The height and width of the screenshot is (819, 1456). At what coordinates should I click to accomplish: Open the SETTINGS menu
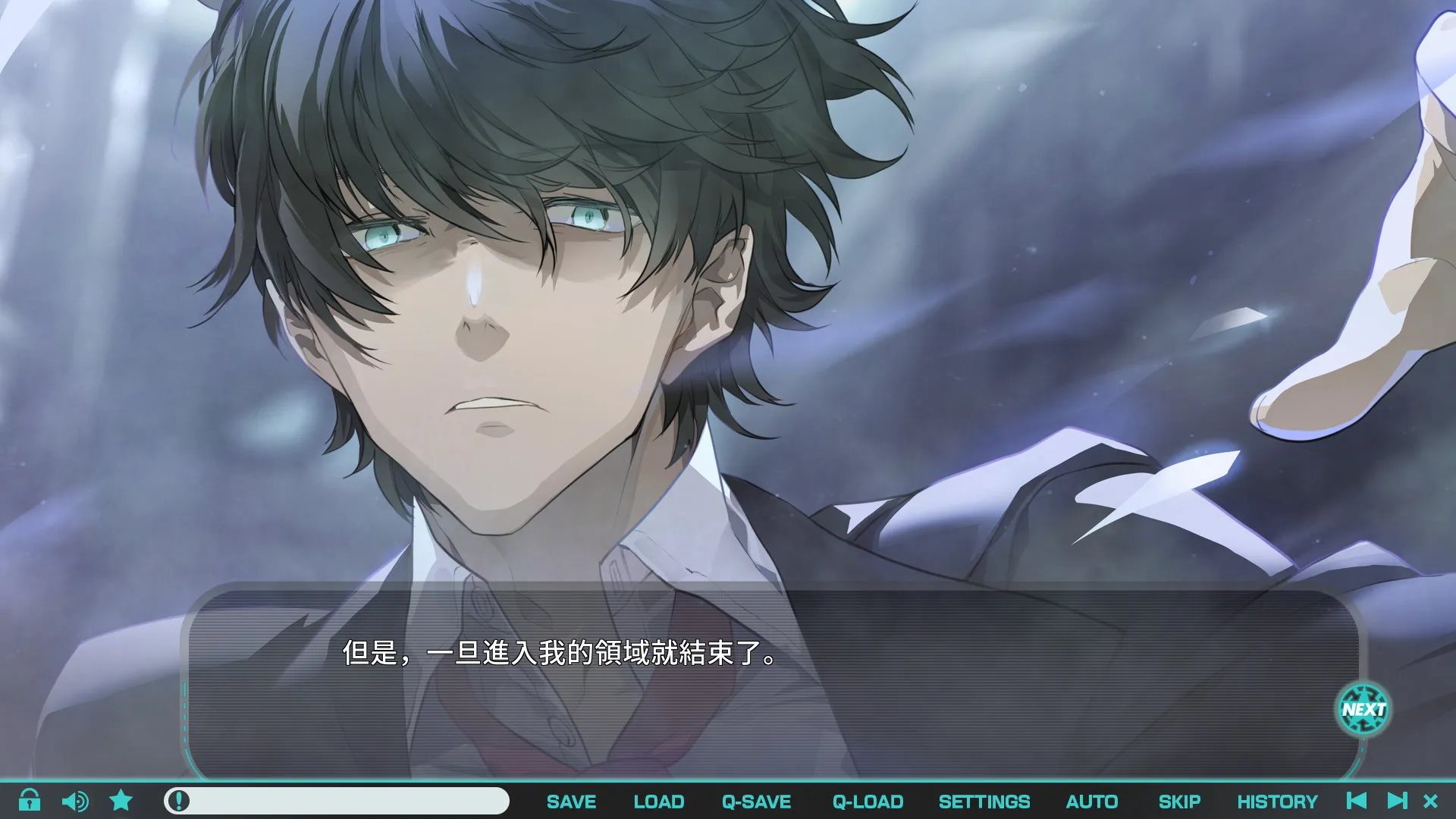coord(984,801)
